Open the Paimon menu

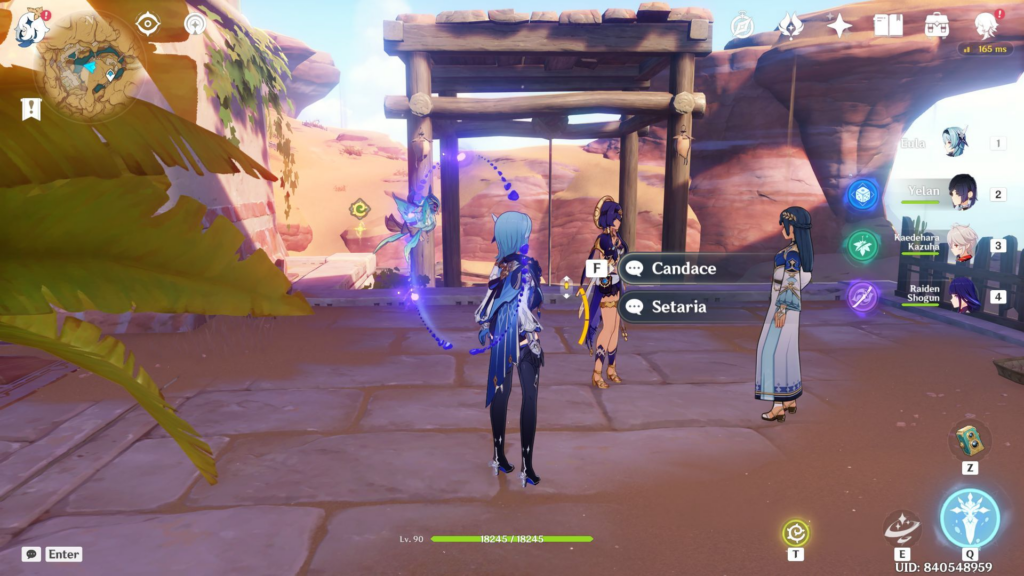tap(31, 26)
